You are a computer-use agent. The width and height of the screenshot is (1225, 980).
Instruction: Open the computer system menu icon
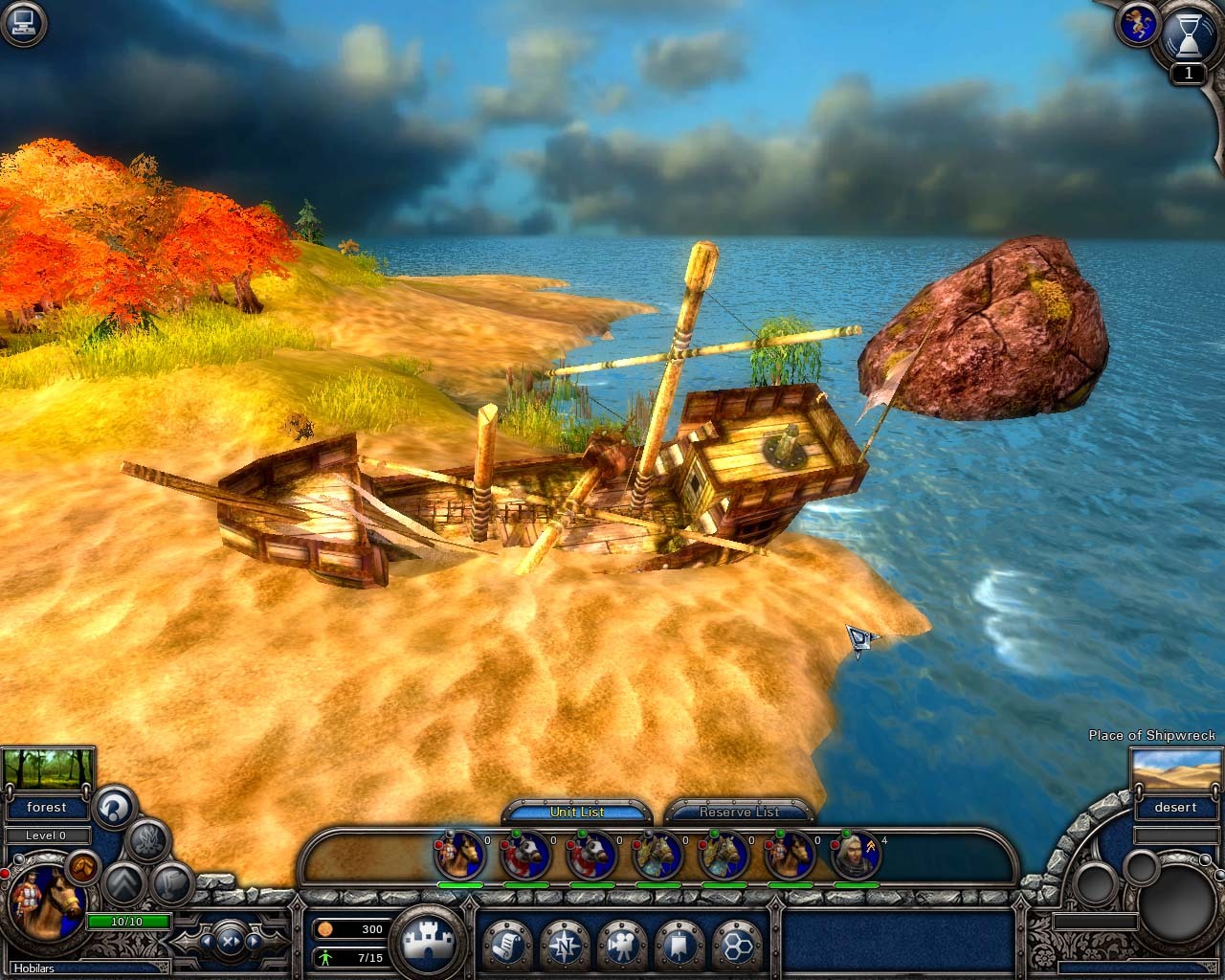(x=20, y=22)
